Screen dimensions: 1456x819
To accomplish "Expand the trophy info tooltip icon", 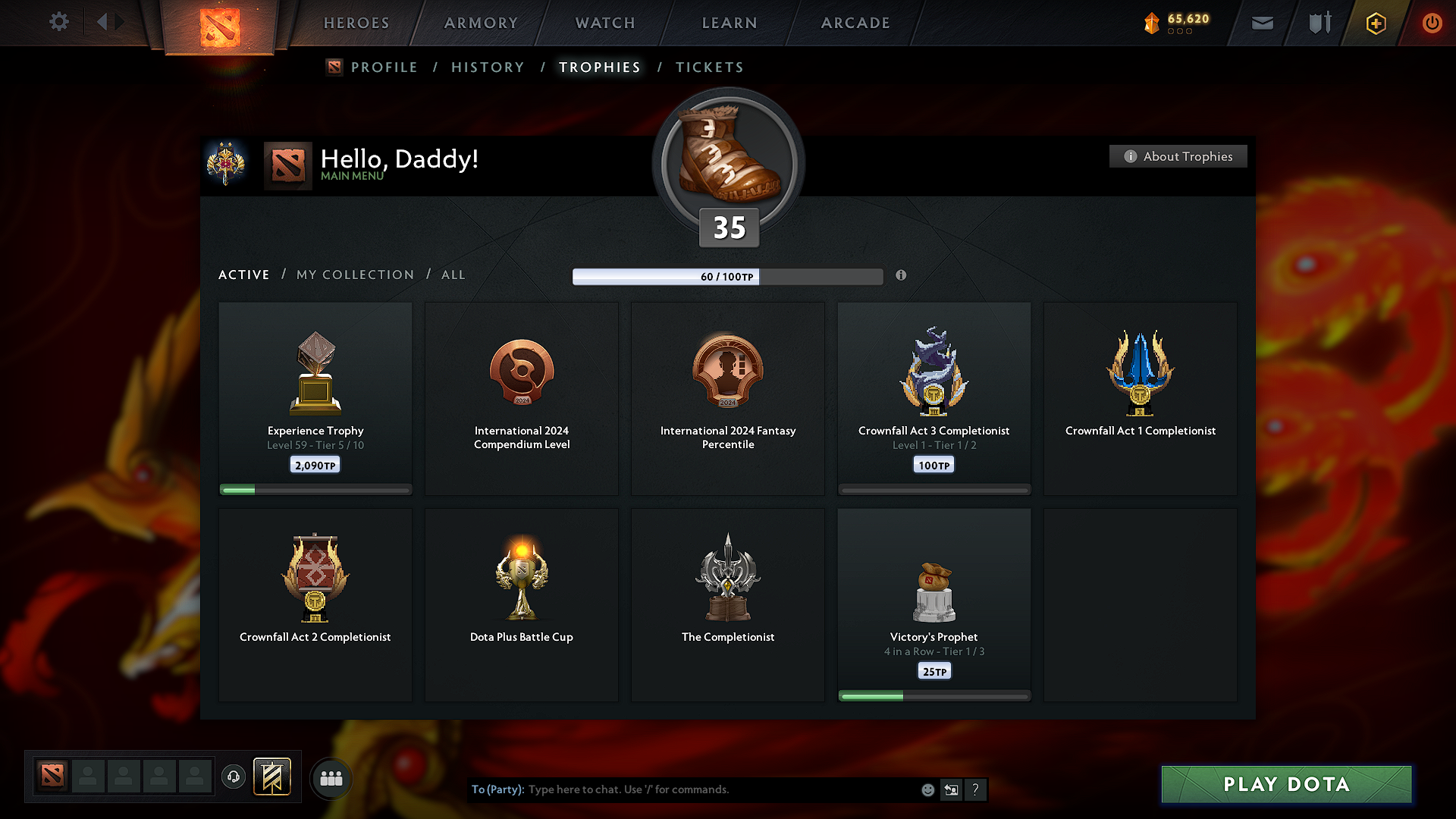I will (902, 276).
